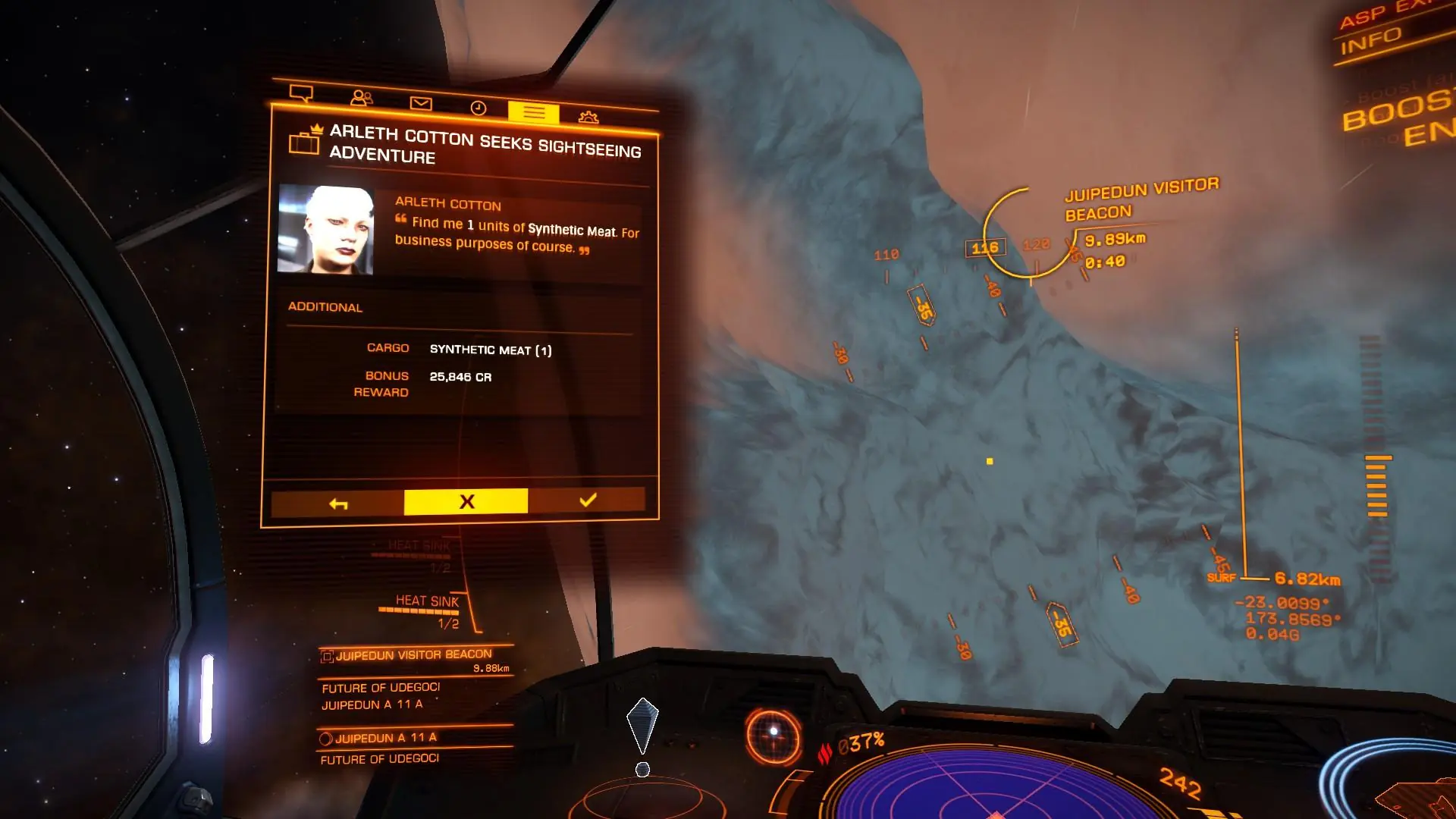1456x819 pixels.
Task: Decline the request with the X button
Action: pyautogui.click(x=466, y=502)
